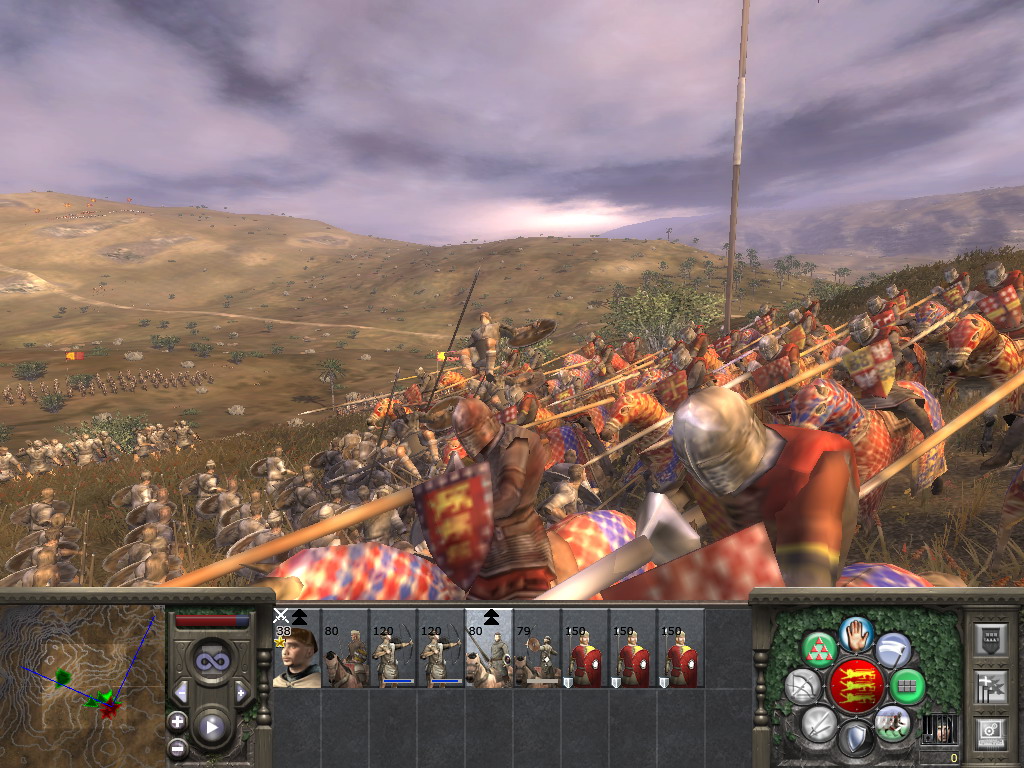The height and width of the screenshot is (768, 1024).
Task: Toggle the infinity battle speed lock button
Action: pyautogui.click(x=211, y=662)
